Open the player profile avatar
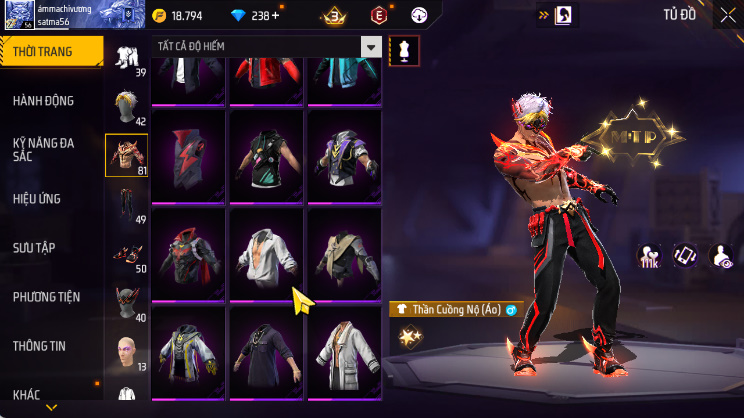744x418 pixels. pos(19,15)
